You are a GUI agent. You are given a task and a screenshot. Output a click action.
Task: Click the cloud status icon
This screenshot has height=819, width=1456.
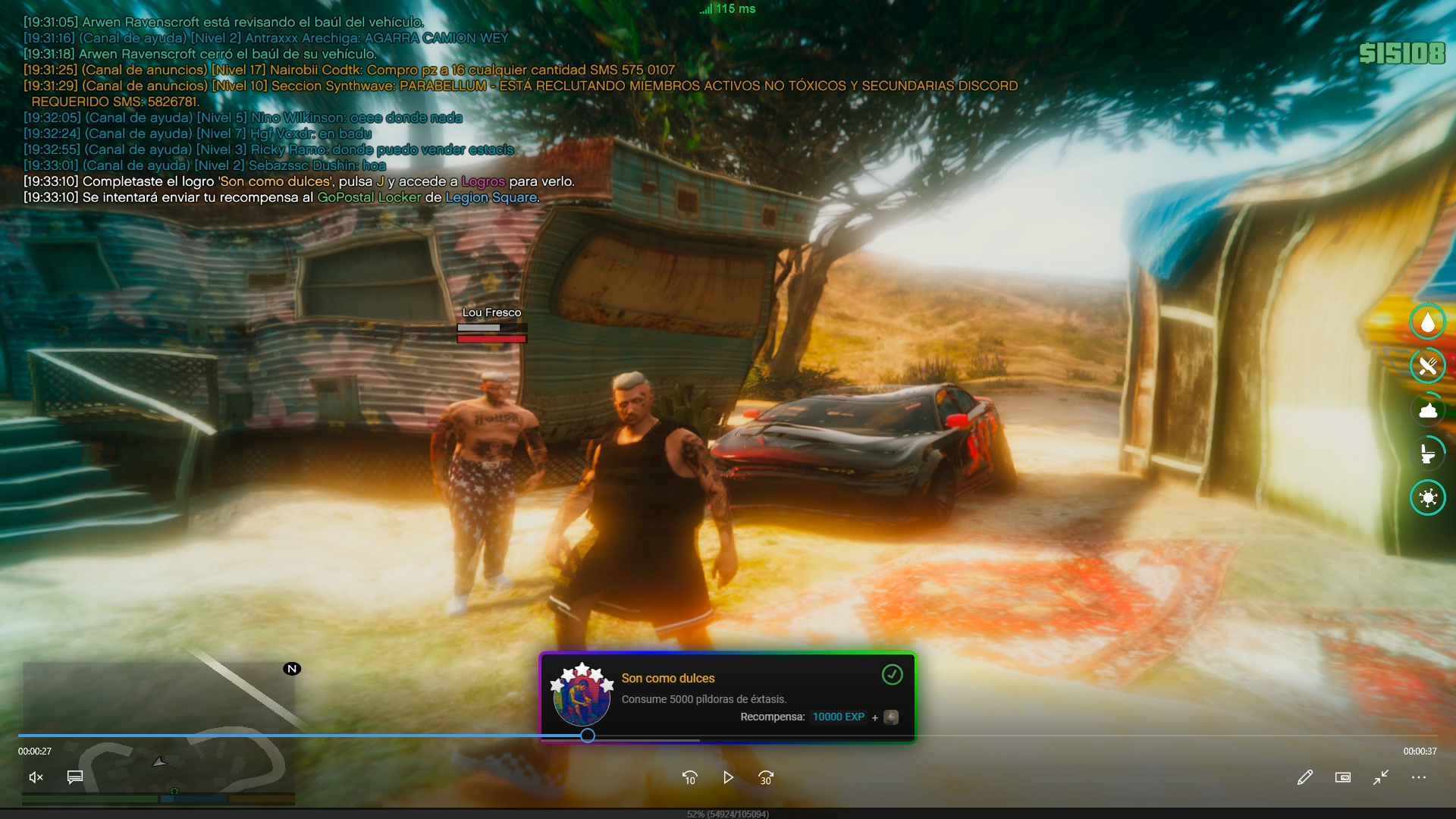(1428, 410)
